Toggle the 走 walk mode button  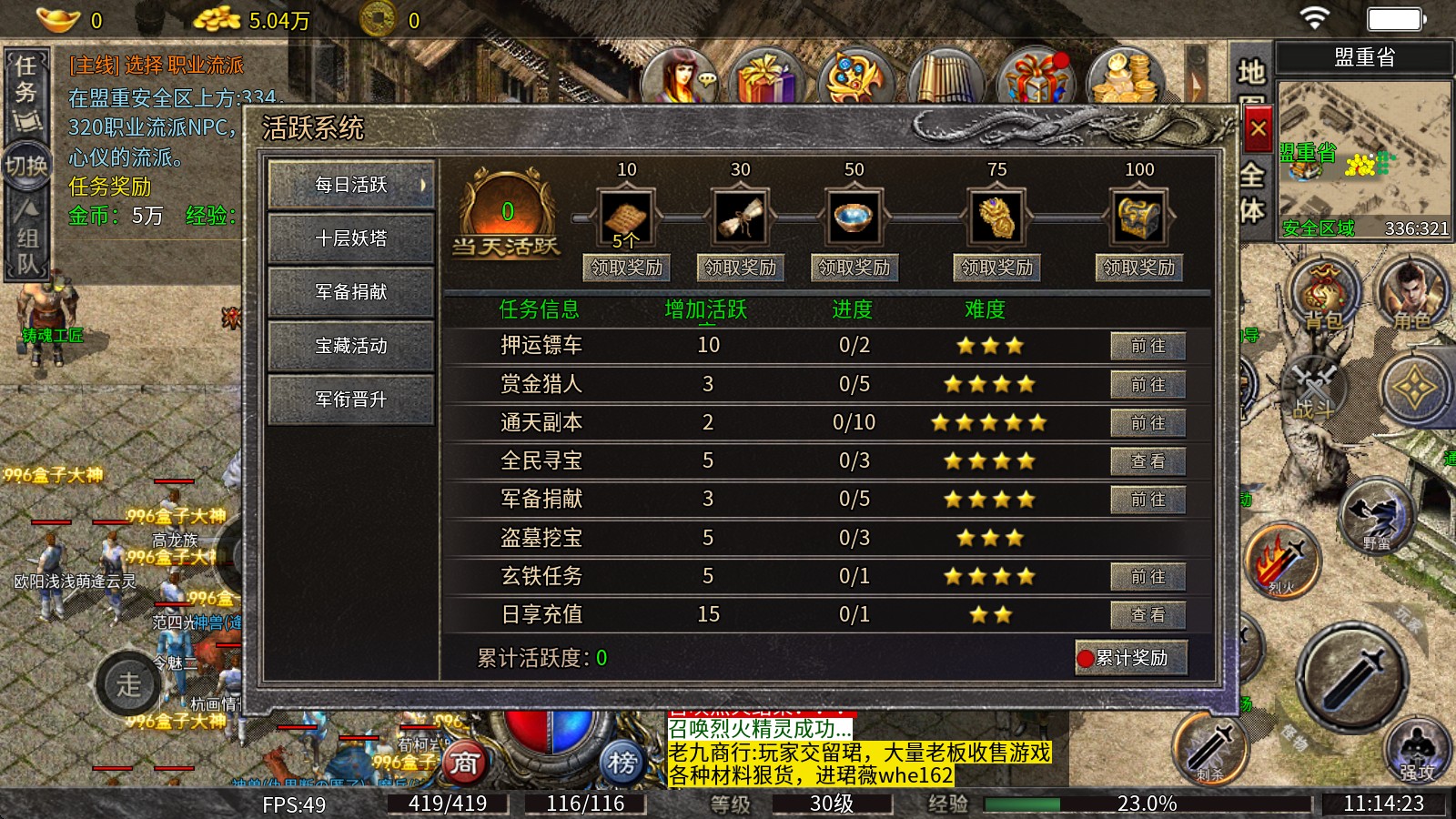point(128,684)
